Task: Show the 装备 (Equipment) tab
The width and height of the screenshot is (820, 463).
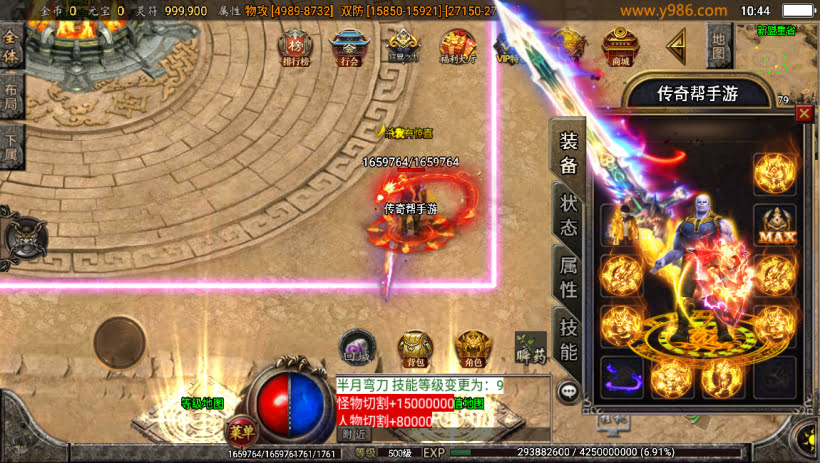Action: (x=568, y=154)
